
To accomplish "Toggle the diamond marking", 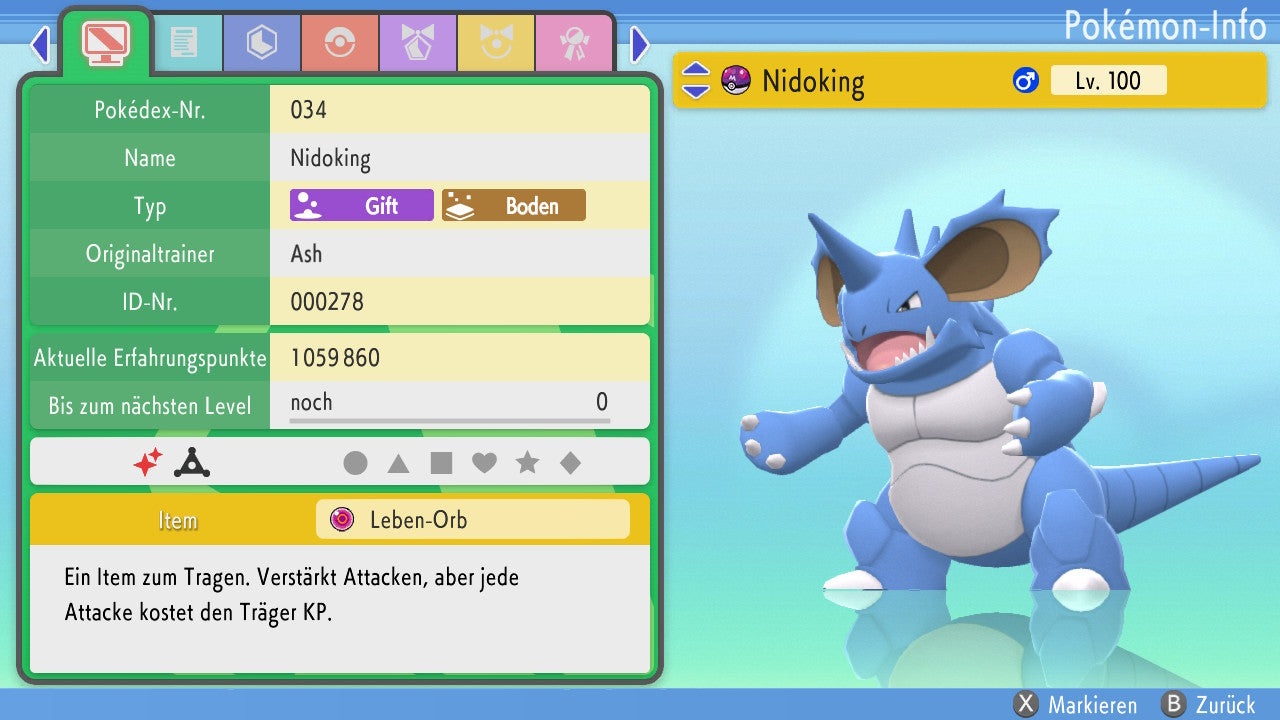I will pyautogui.click(x=570, y=463).
